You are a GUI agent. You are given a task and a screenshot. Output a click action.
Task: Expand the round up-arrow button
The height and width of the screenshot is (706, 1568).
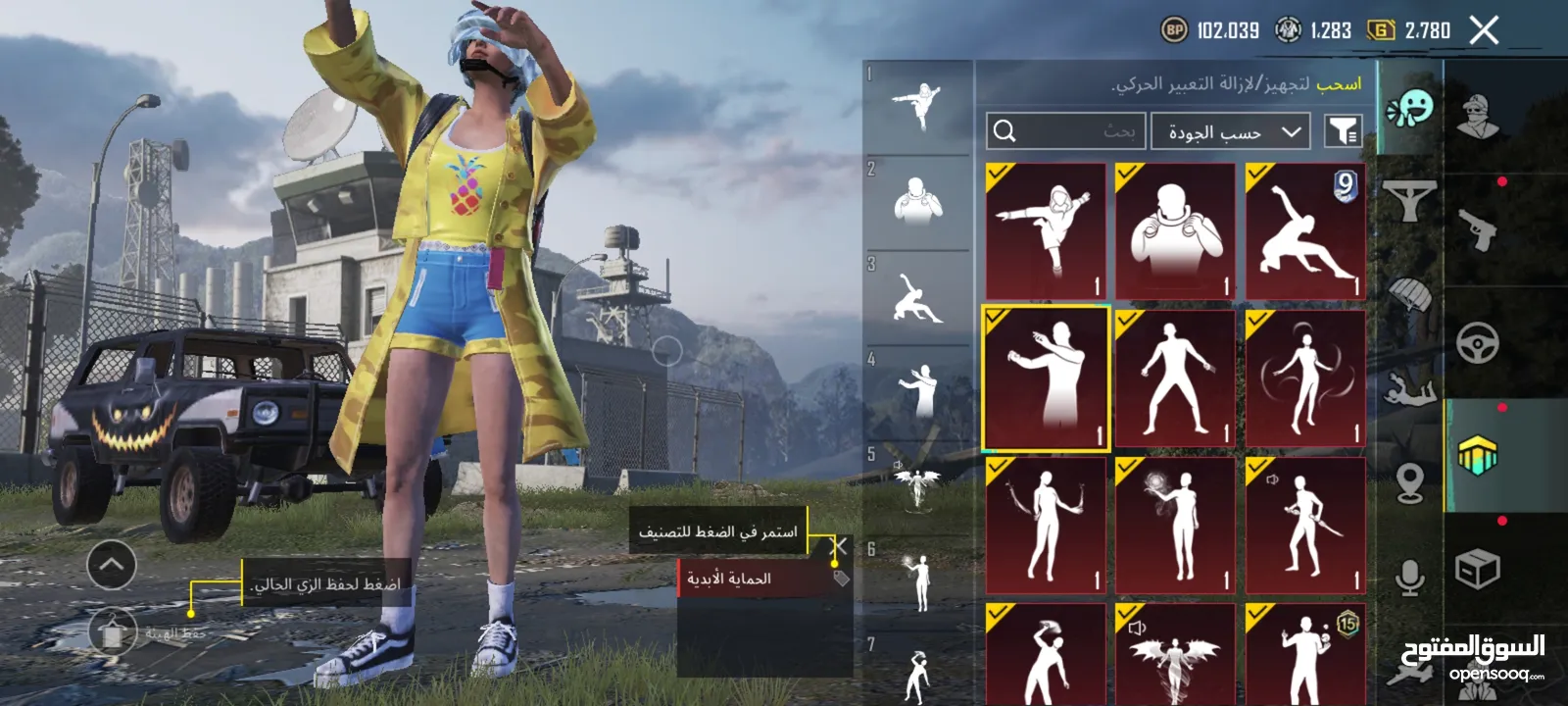coord(111,565)
